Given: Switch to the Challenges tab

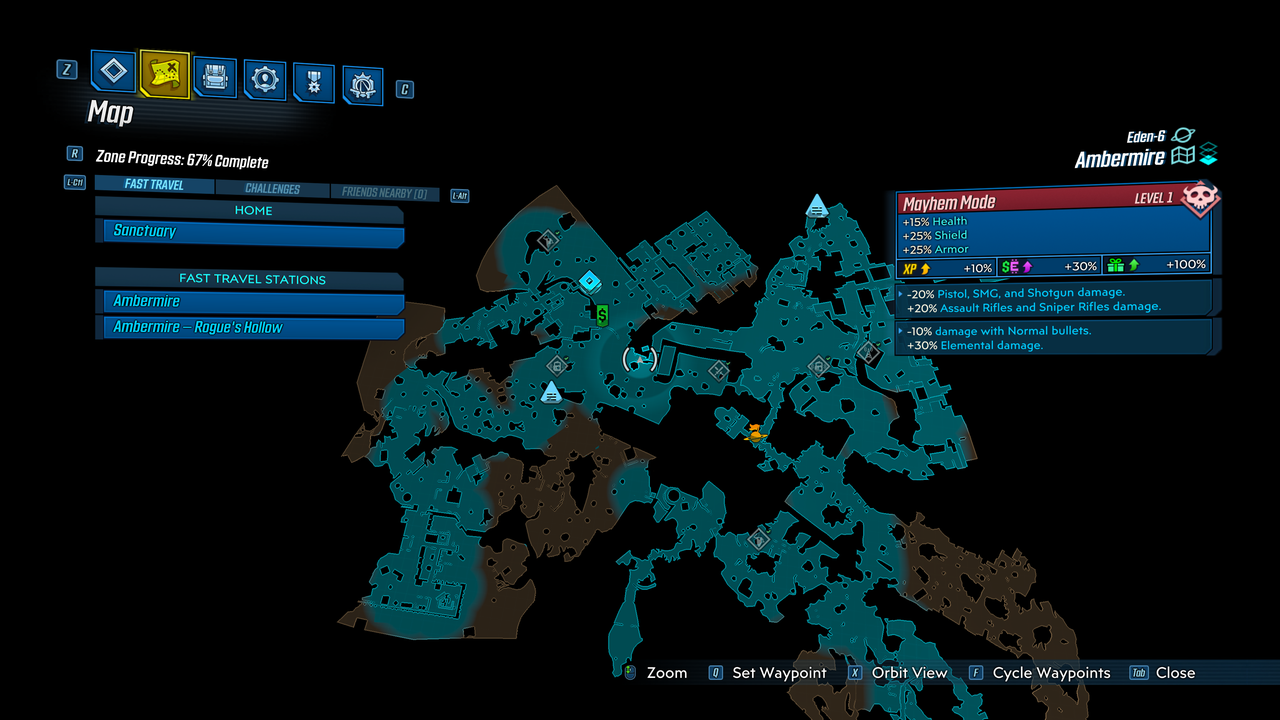Looking at the screenshot, I should tap(273, 189).
